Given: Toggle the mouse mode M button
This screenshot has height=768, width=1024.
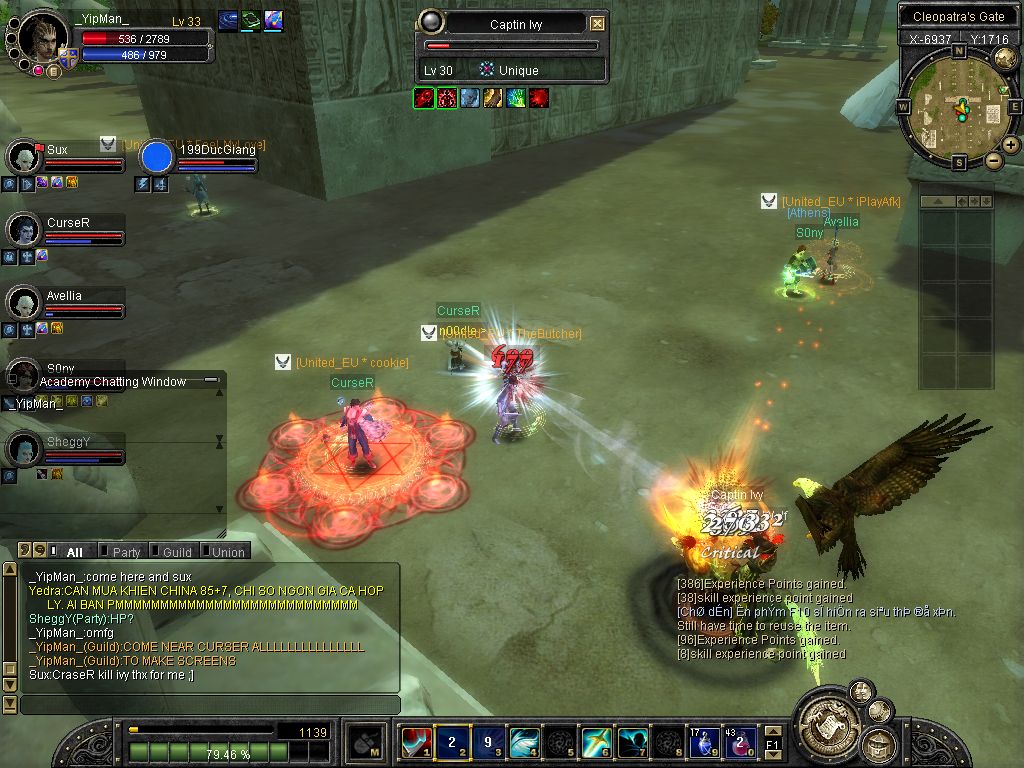Looking at the screenshot, I should [366, 743].
